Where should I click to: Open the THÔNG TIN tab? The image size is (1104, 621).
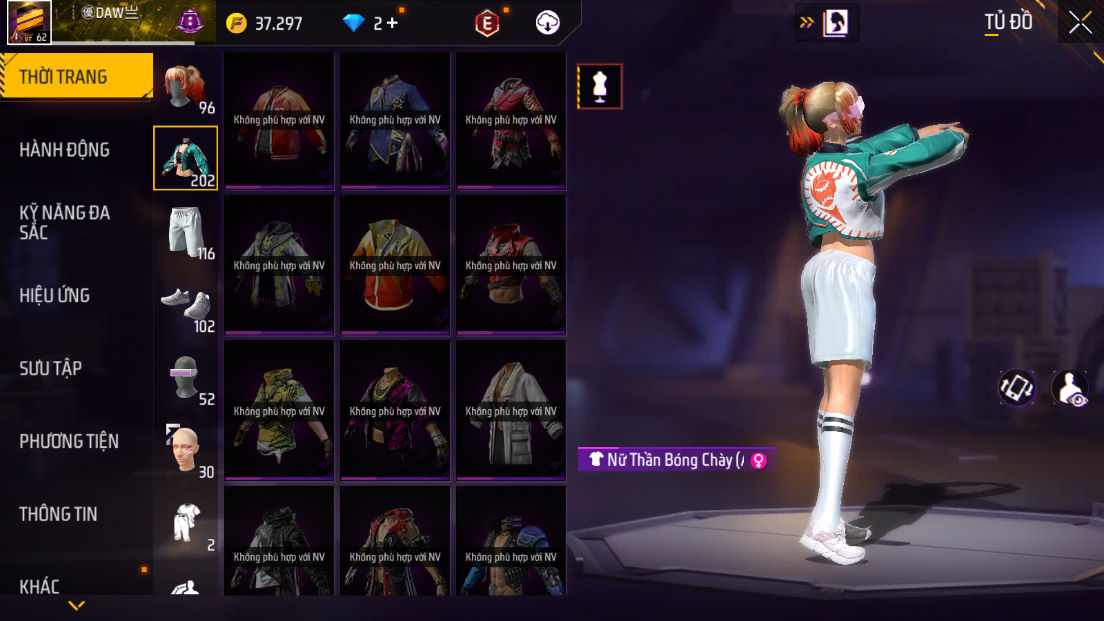click(x=59, y=514)
